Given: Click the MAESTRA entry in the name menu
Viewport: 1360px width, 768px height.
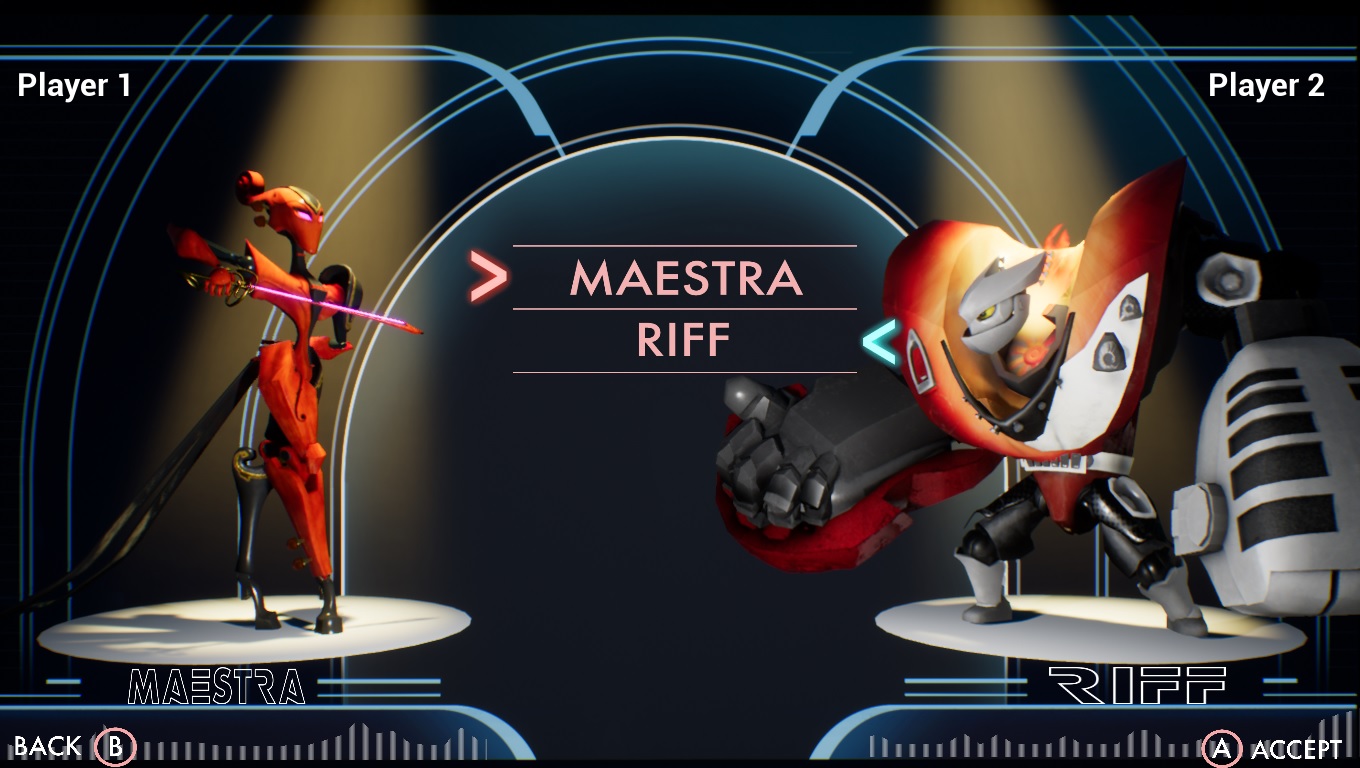Looking at the screenshot, I should pyautogui.click(x=684, y=279).
